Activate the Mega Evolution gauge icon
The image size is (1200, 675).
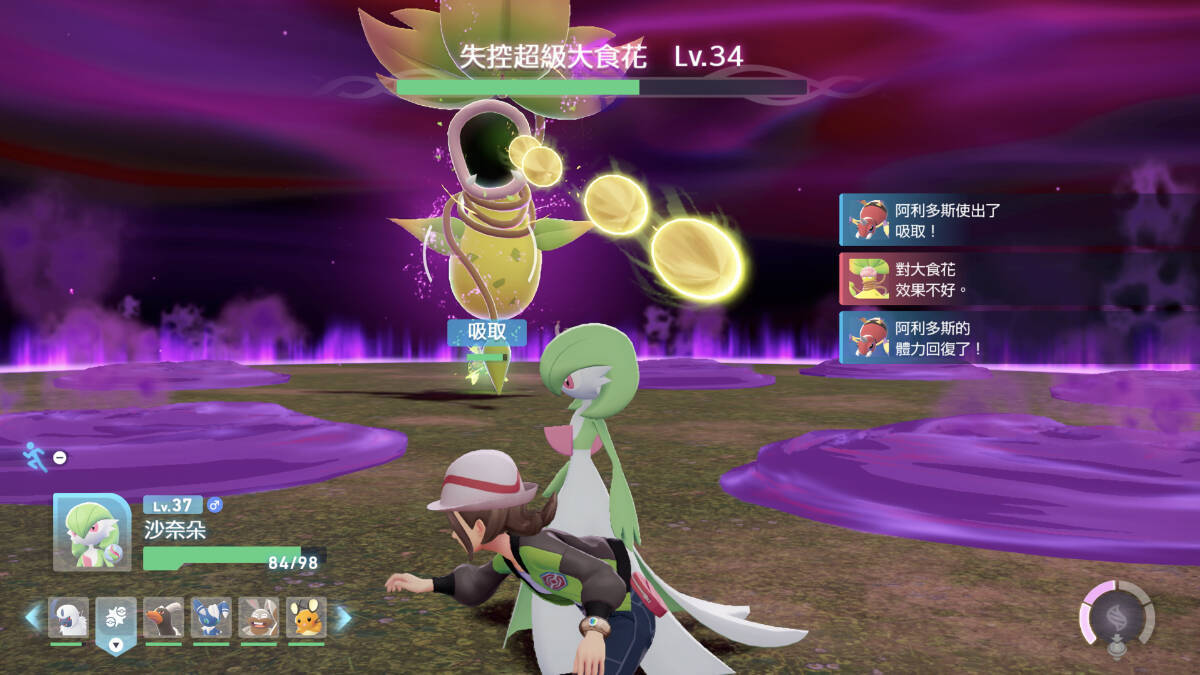(x=1116, y=615)
